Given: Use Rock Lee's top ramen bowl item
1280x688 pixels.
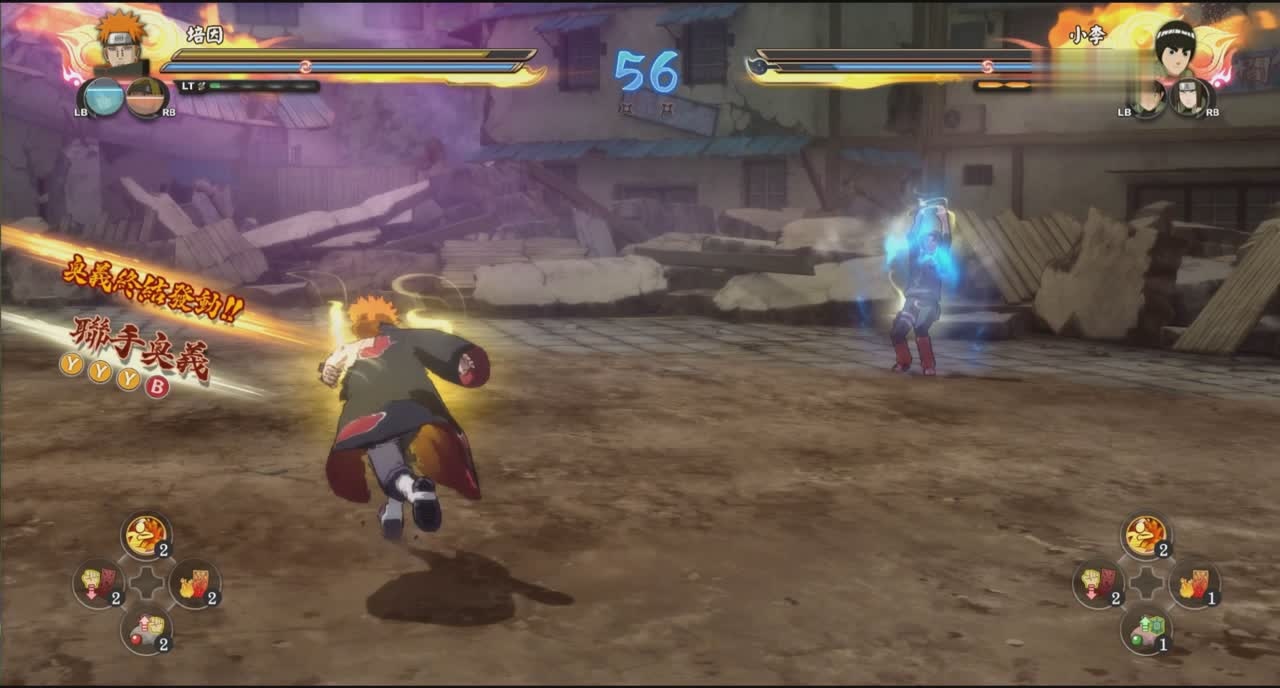Looking at the screenshot, I should pos(1145,536).
